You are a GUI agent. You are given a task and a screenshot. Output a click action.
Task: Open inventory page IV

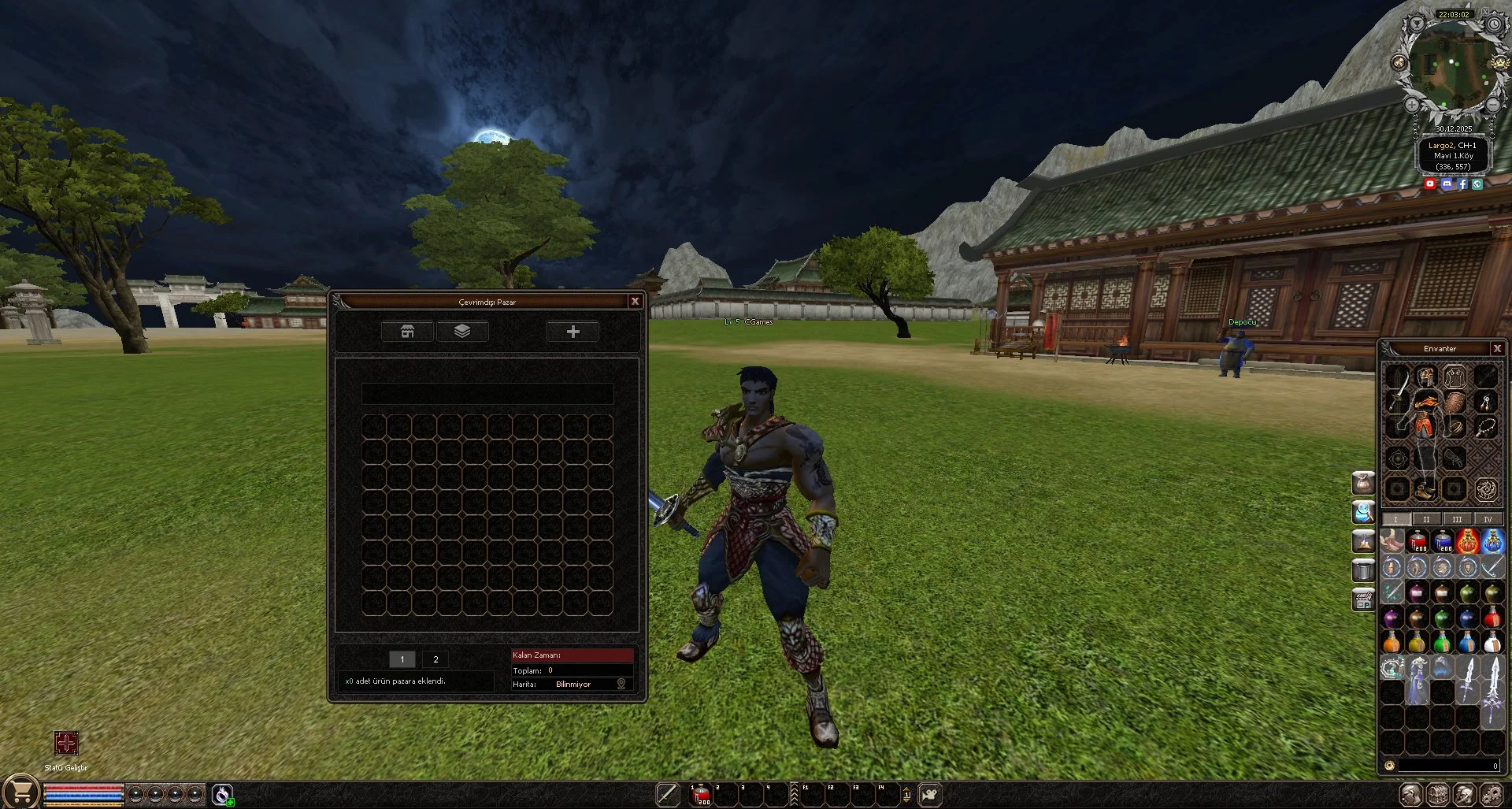coord(1488,519)
